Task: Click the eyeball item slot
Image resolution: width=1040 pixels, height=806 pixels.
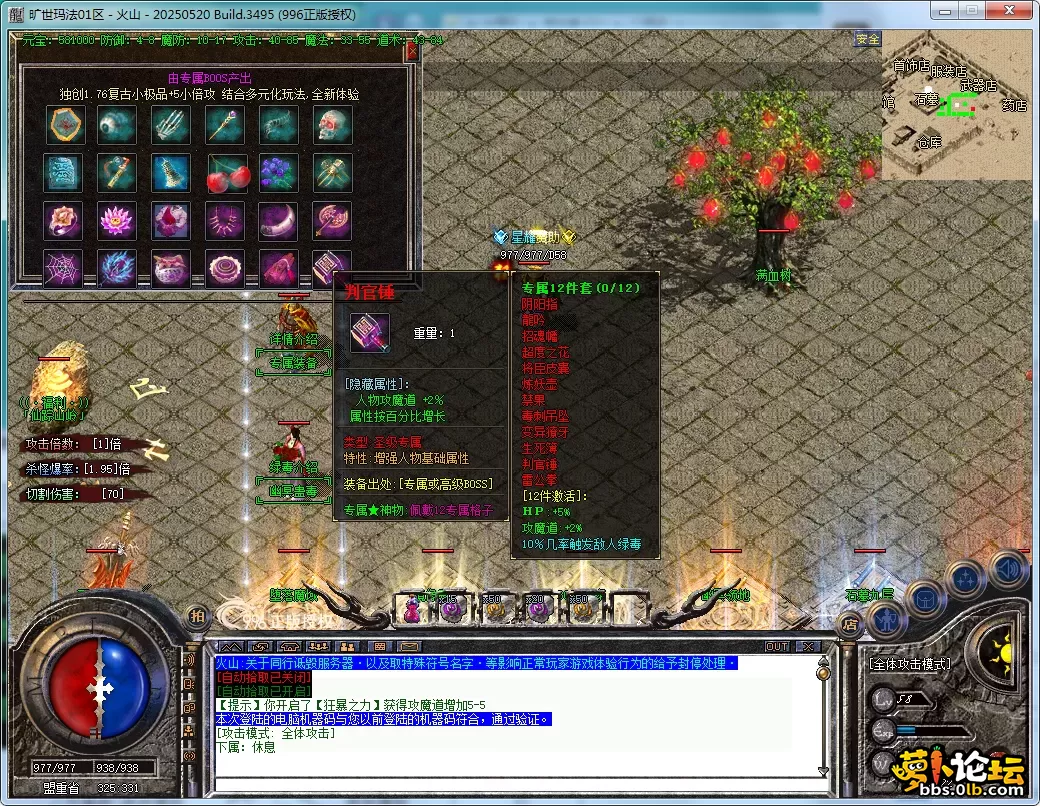Action: click(x=117, y=125)
